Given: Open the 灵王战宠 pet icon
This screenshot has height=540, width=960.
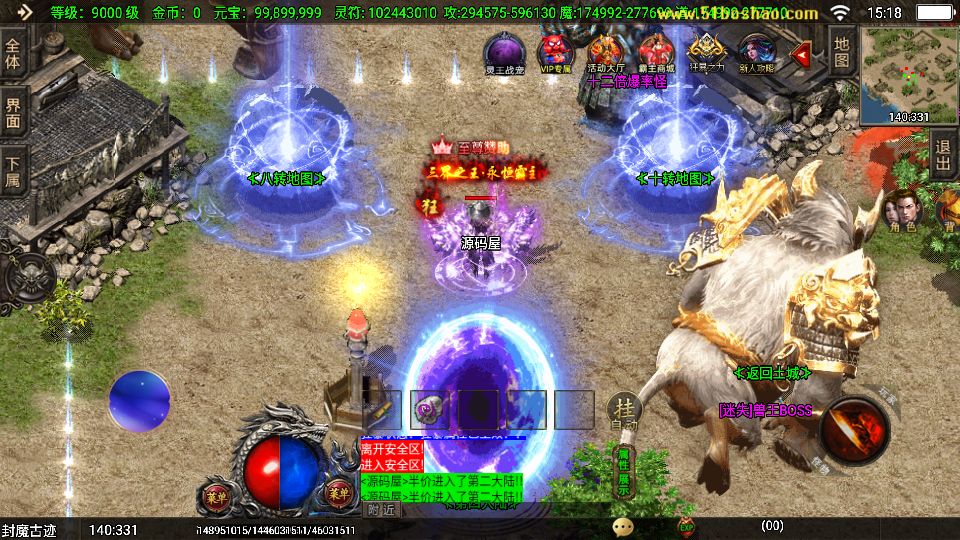Looking at the screenshot, I should pos(502,52).
